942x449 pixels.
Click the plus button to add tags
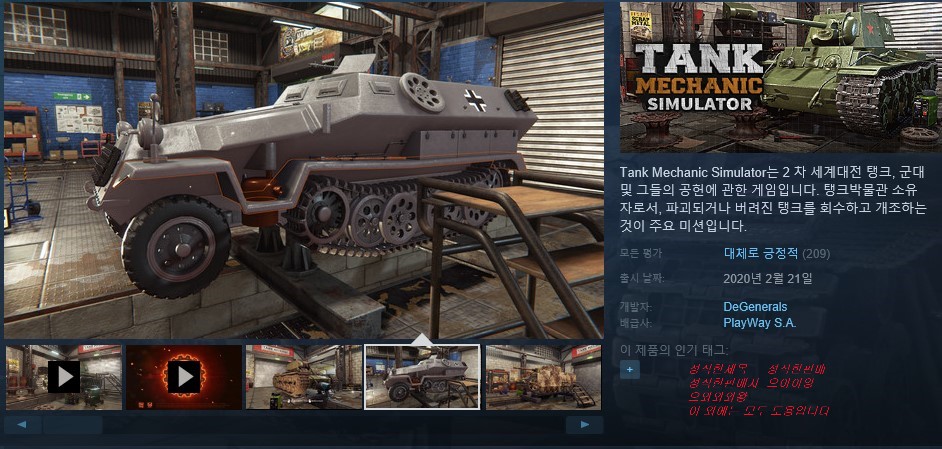[629, 369]
